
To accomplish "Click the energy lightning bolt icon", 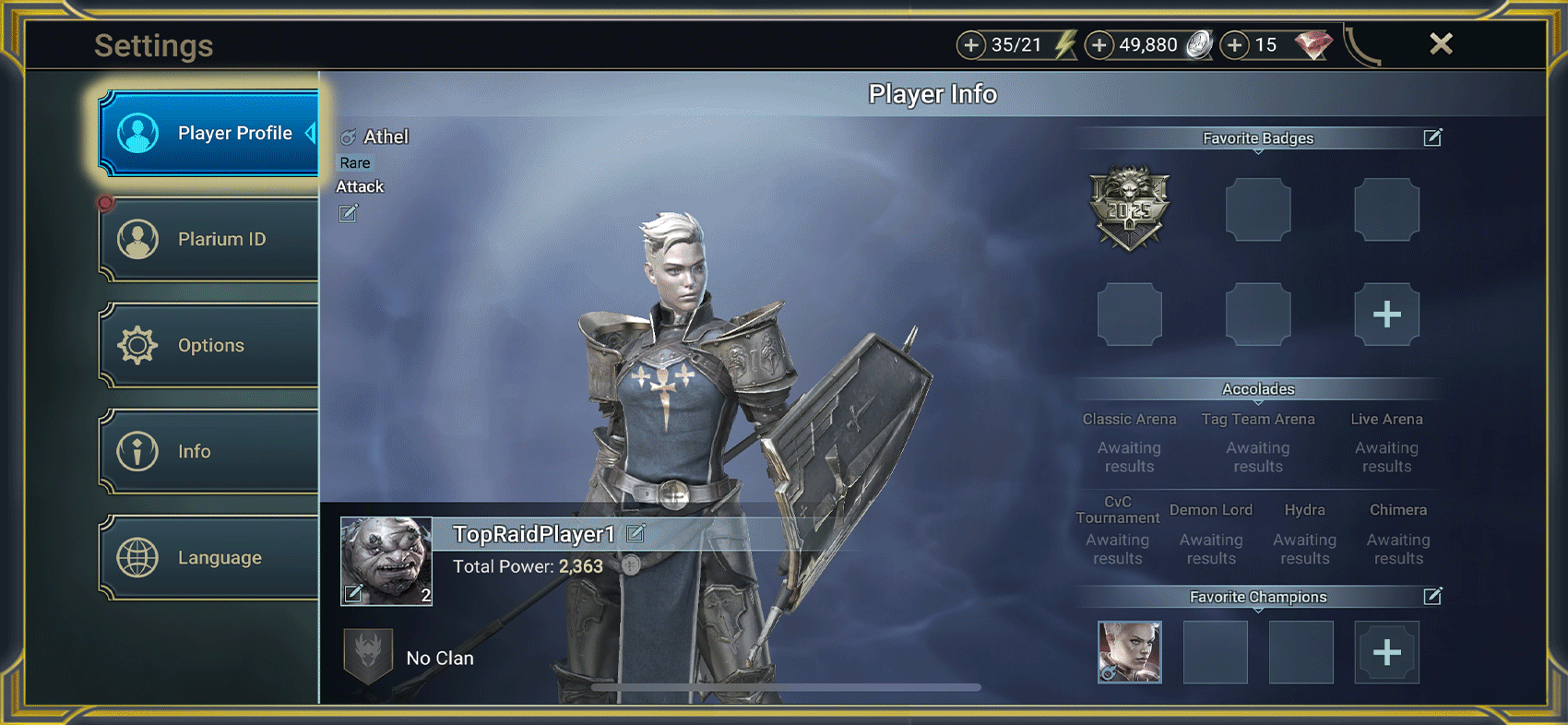I will [x=1063, y=43].
